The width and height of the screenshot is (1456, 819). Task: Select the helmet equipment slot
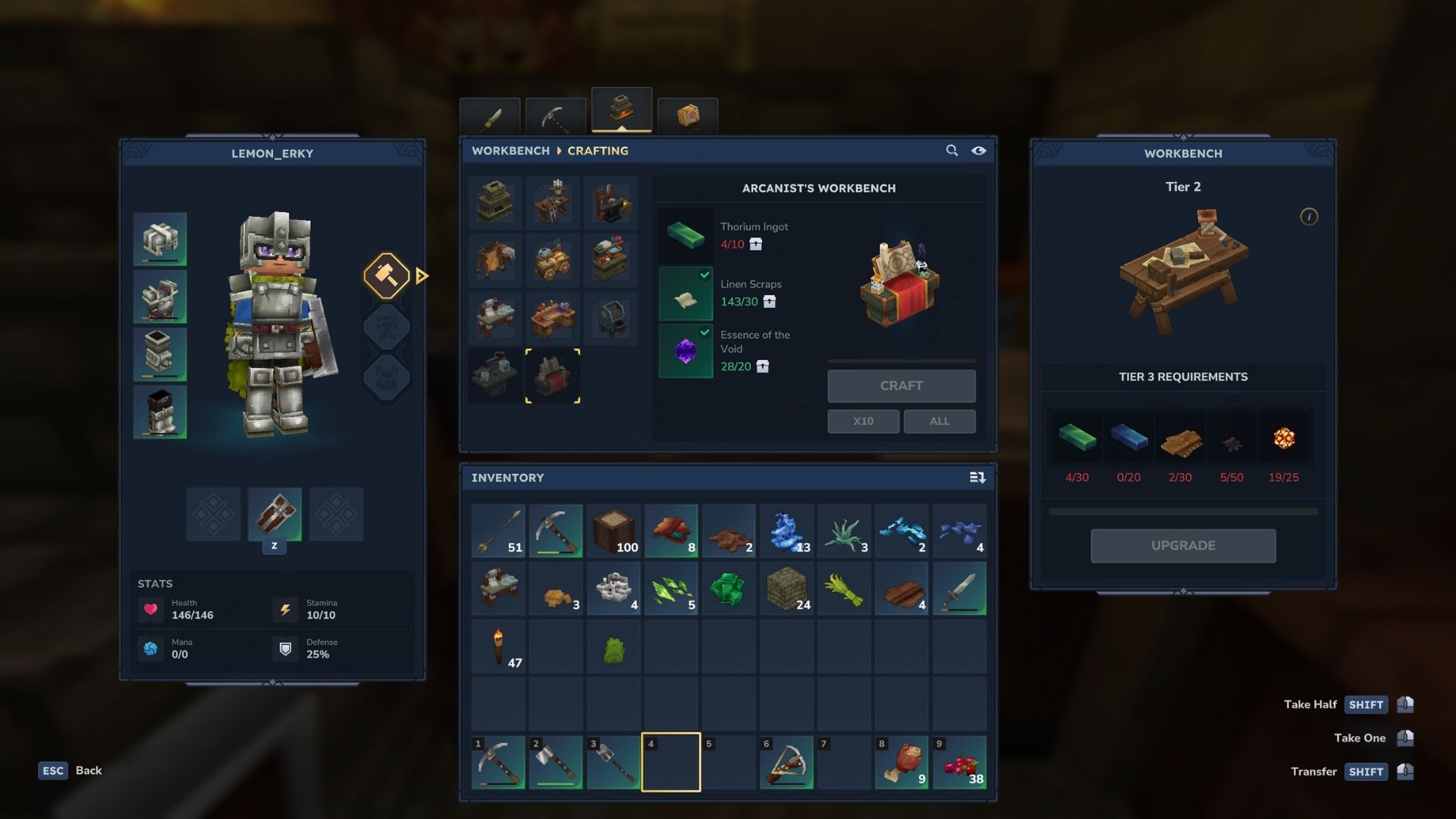point(160,240)
